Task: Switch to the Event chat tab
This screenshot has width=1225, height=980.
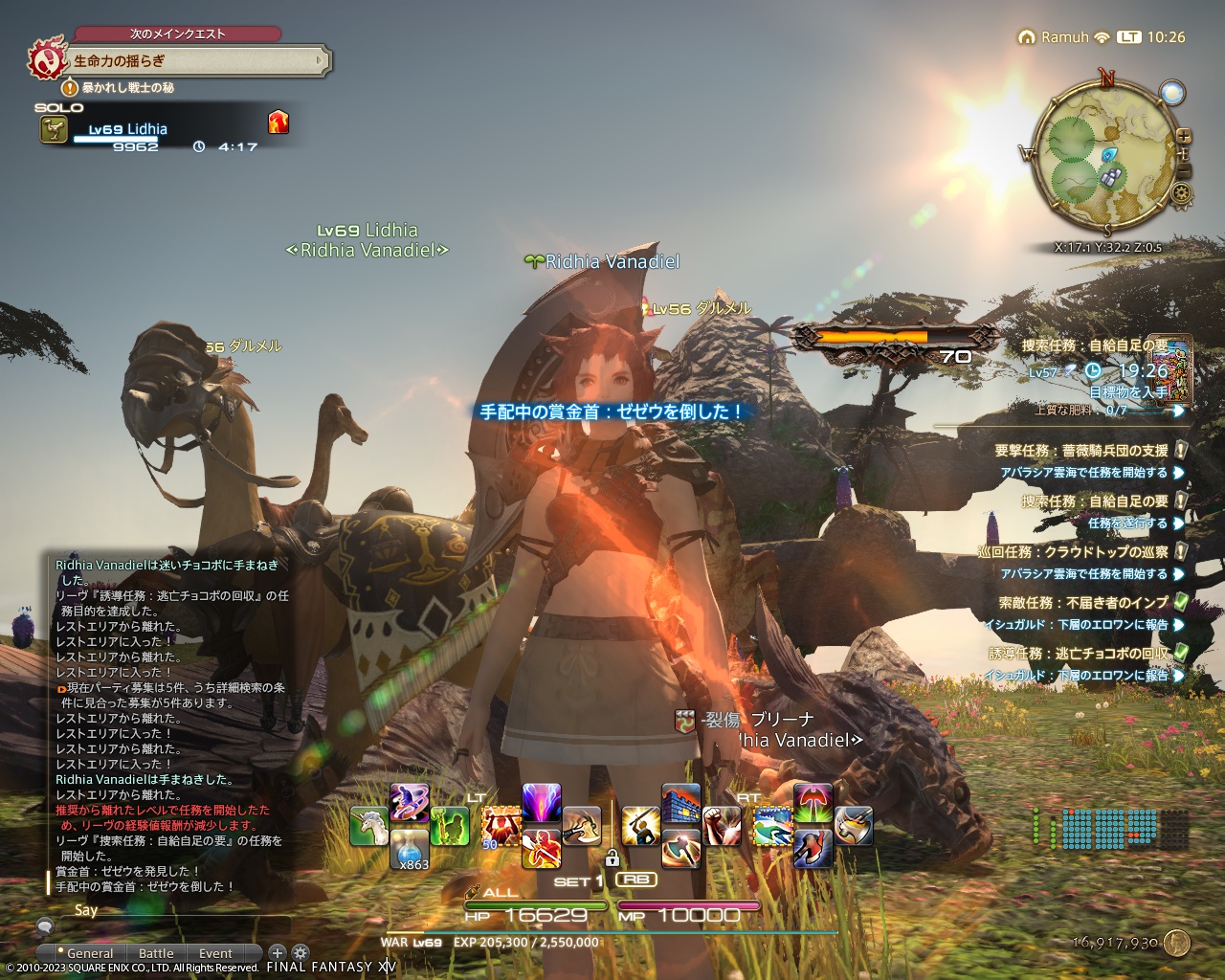Action: pyautogui.click(x=216, y=953)
